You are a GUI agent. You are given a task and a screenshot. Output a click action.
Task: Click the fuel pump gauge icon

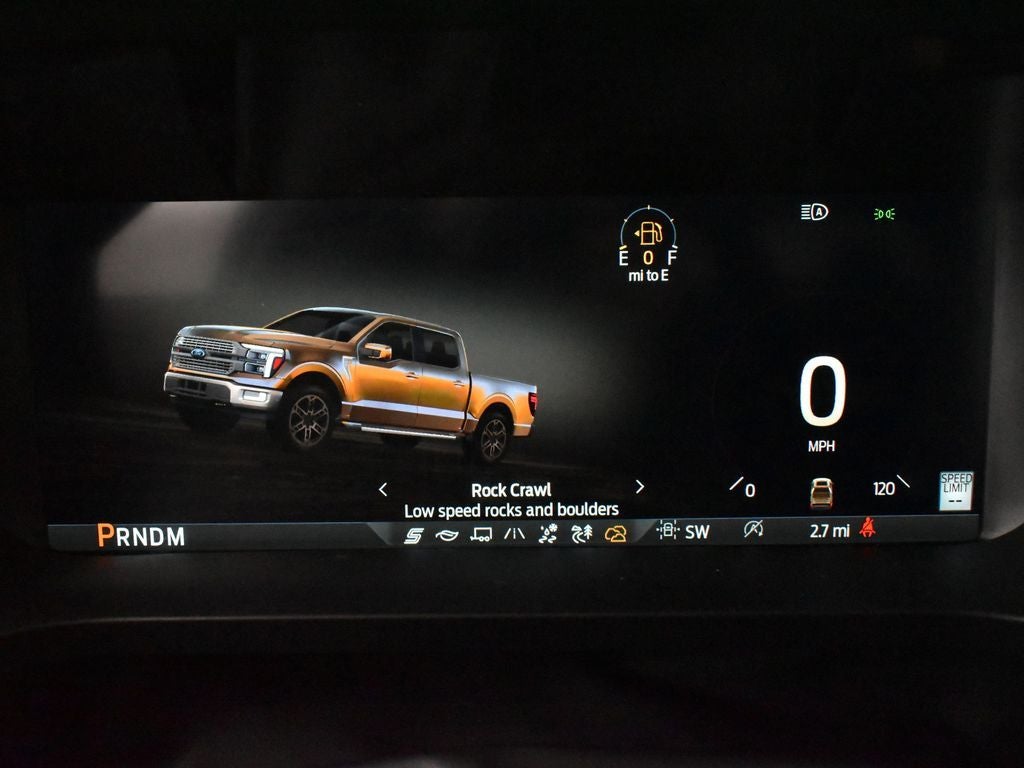point(649,234)
